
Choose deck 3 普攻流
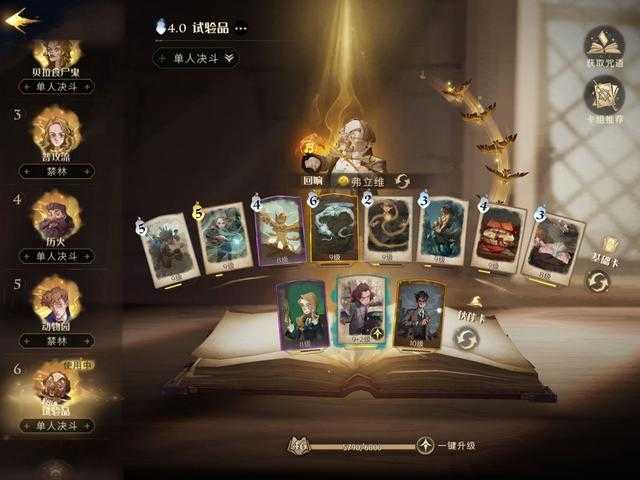(x=57, y=138)
